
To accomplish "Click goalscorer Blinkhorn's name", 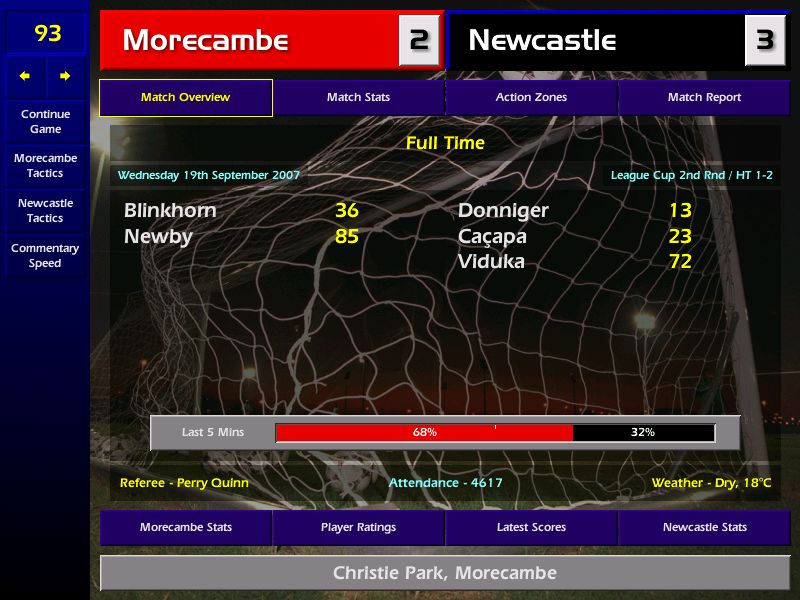I will [x=170, y=211].
